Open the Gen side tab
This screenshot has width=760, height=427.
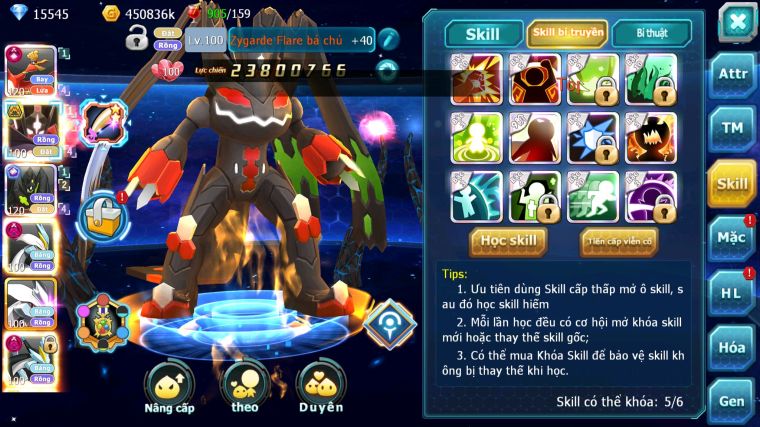[732, 400]
